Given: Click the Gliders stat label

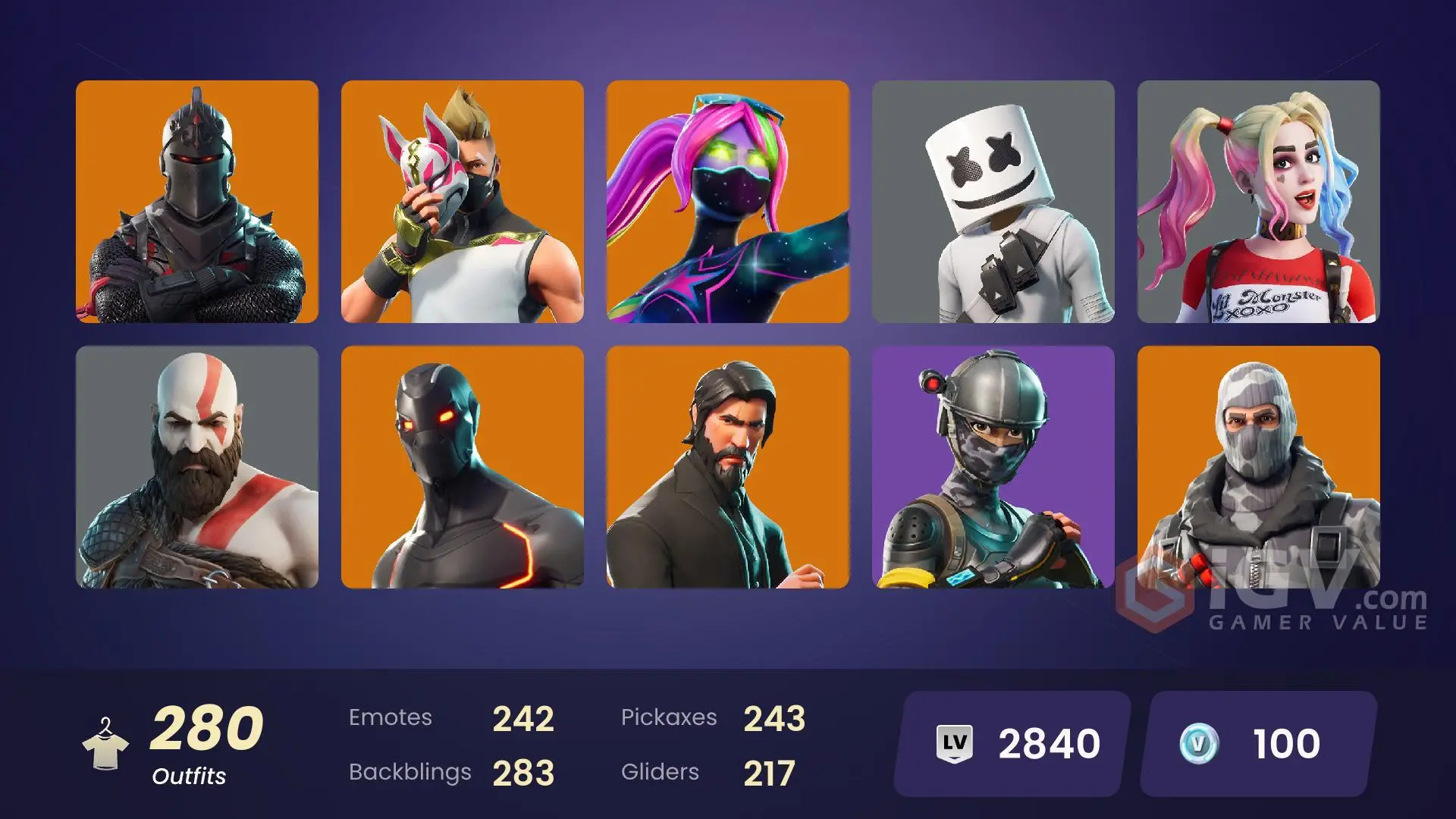Looking at the screenshot, I should point(660,772).
